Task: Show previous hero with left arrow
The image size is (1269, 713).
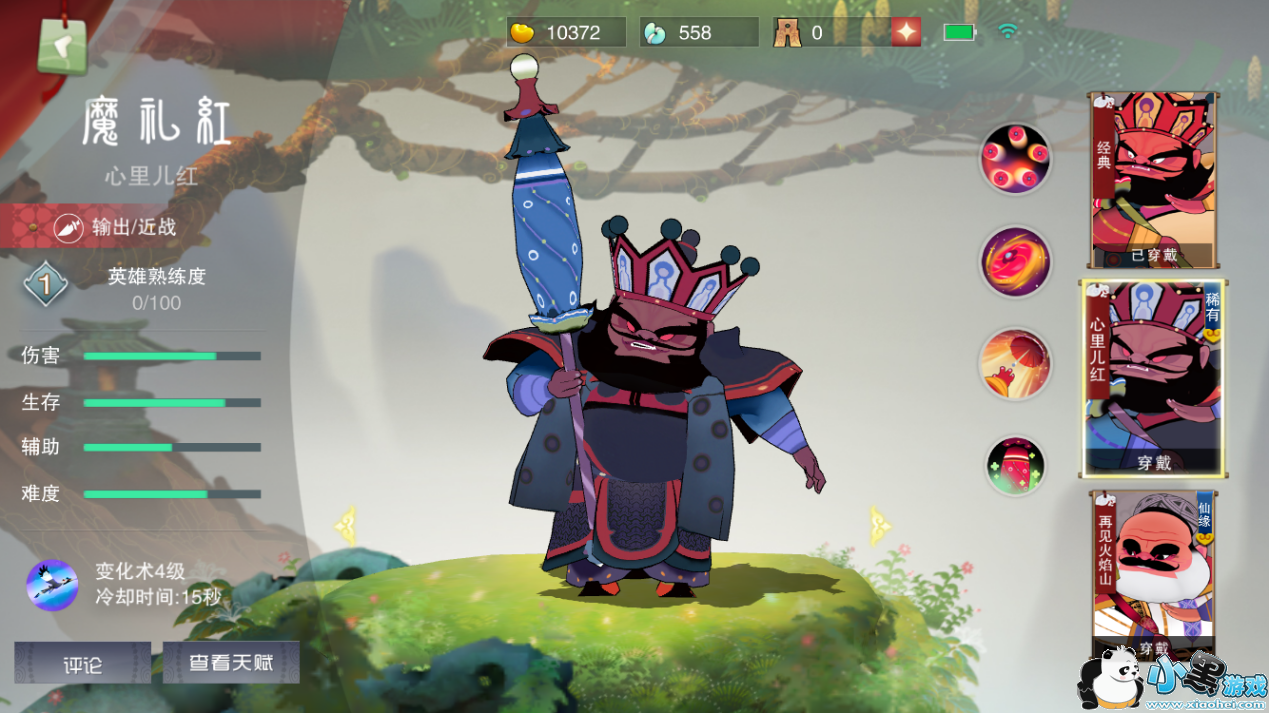Action: tap(346, 525)
